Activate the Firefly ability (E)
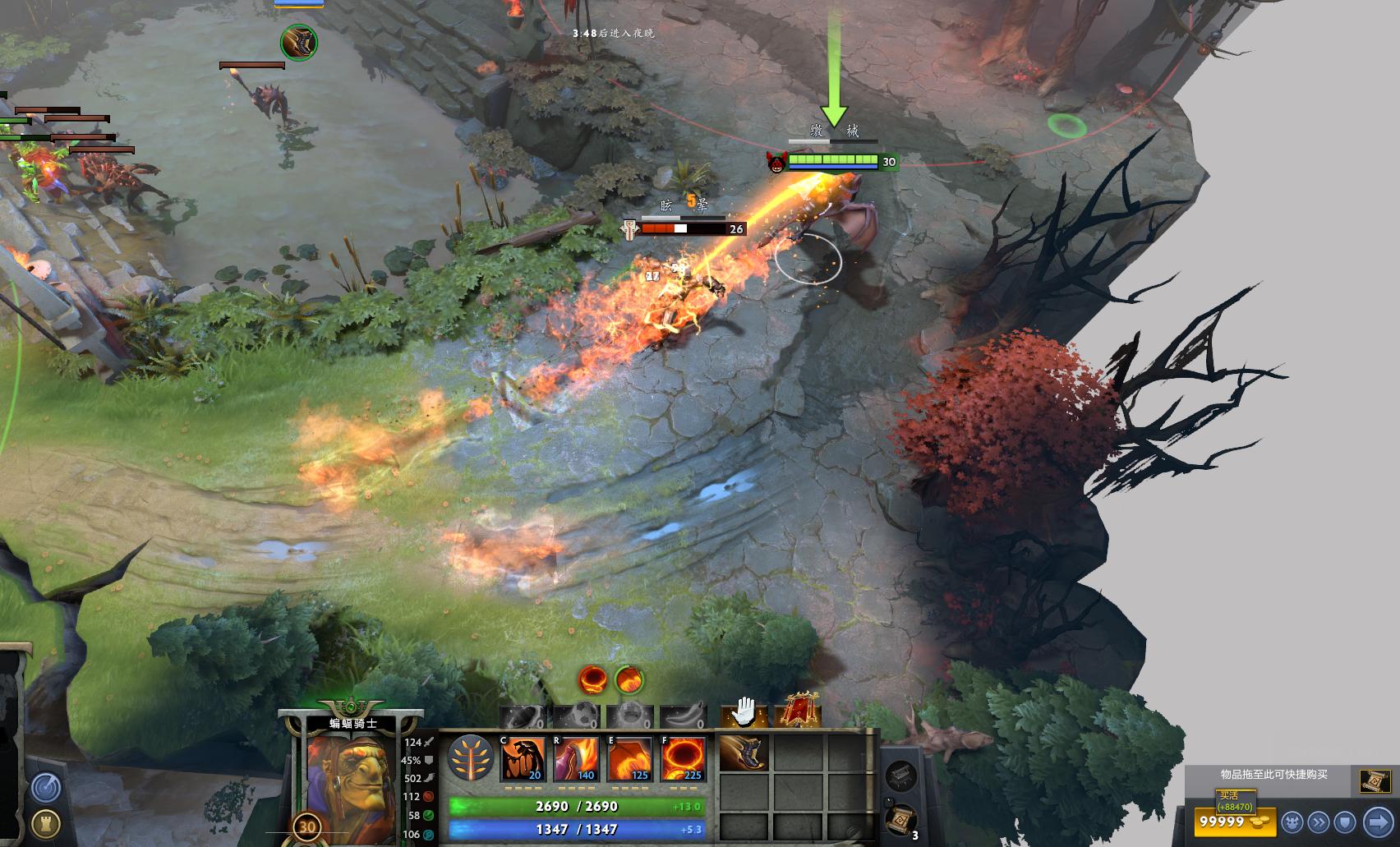The width and height of the screenshot is (1400, 847). [629, 757]
